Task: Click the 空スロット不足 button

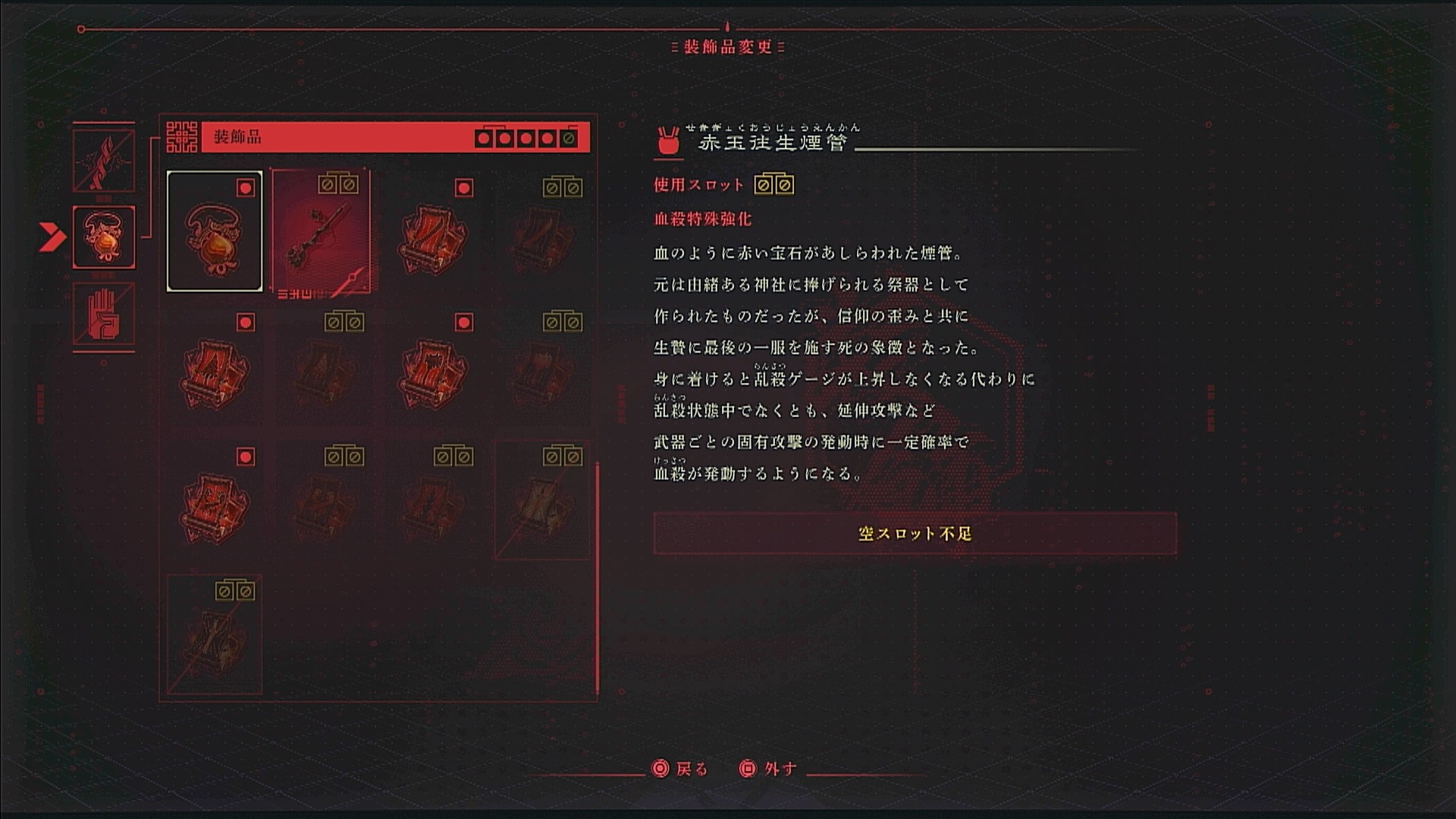Action: tap(915, 534)
